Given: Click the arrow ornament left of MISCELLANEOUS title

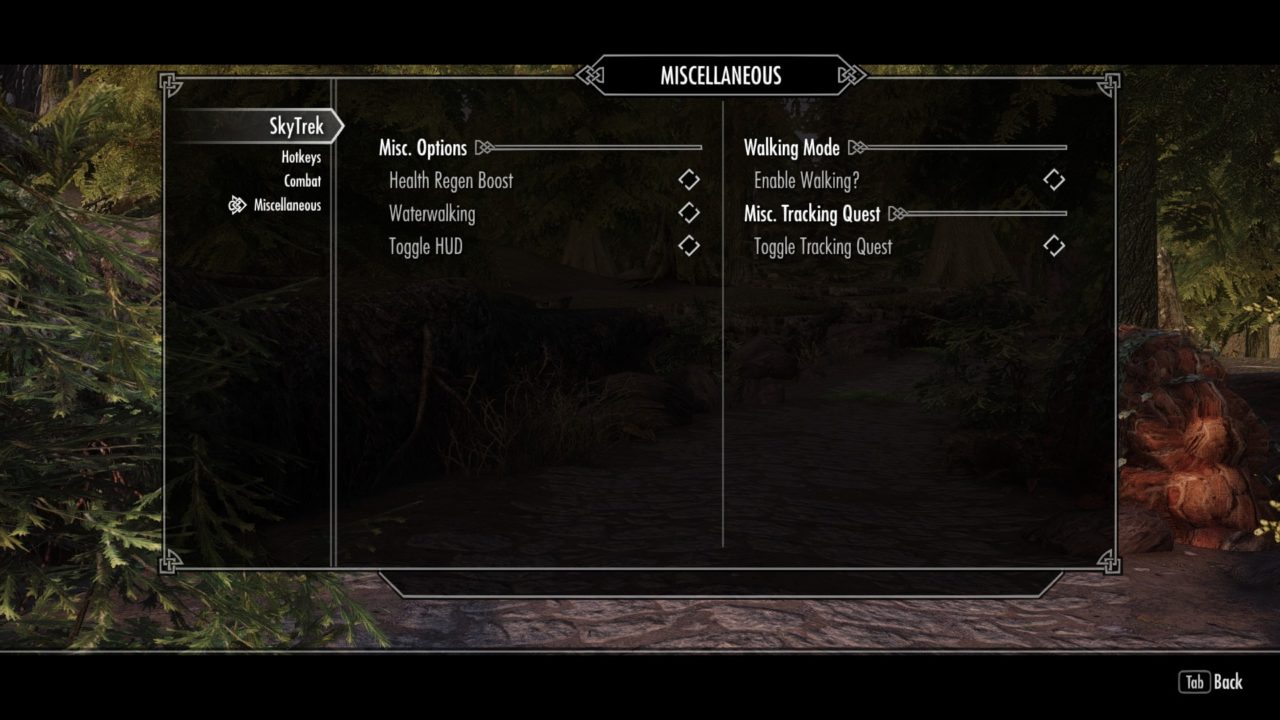Looking at the screenshot, I should coord(589,75).
